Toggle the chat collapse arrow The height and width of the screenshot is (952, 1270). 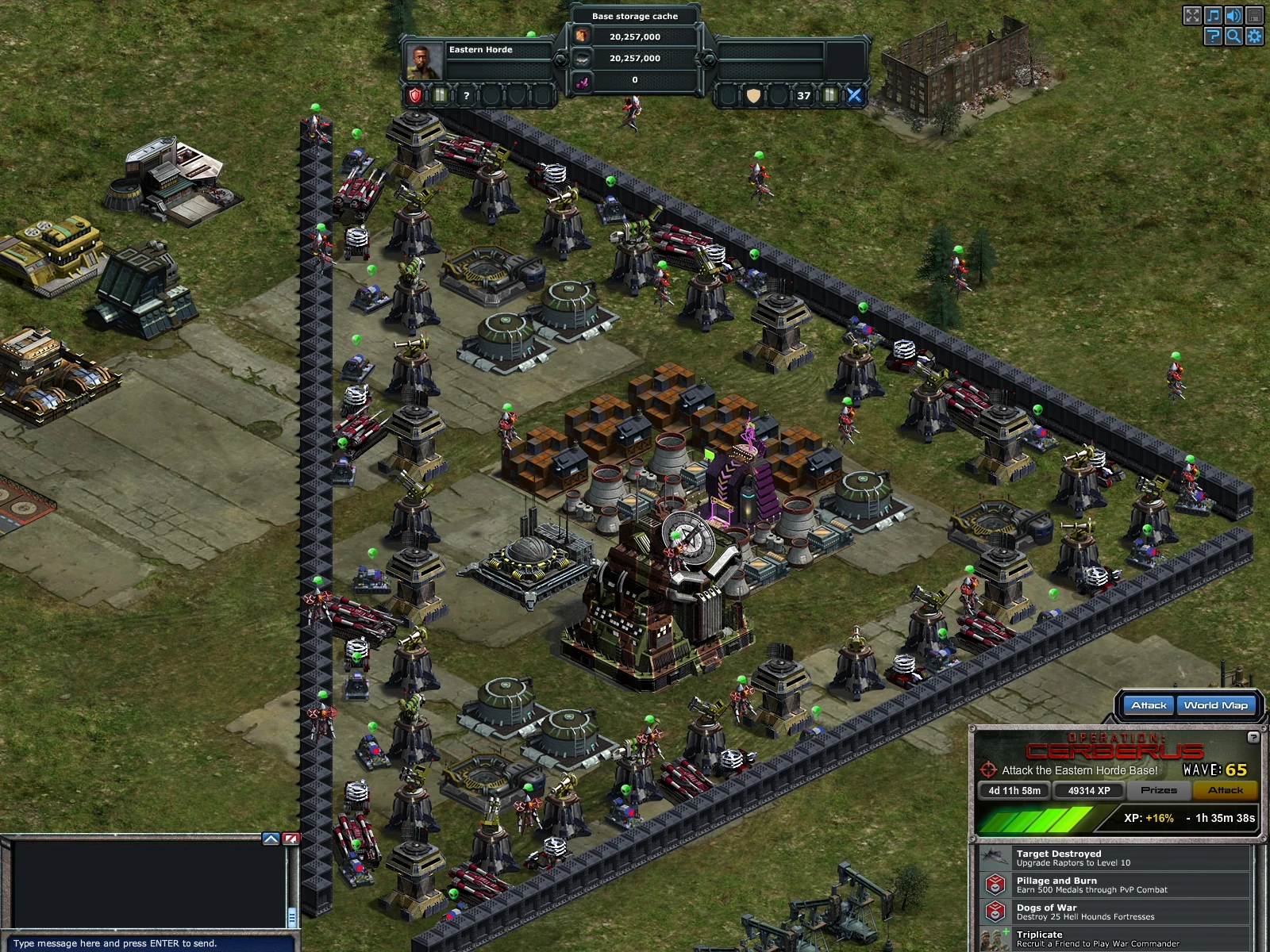pyautogui.click(x=271, y=839)
